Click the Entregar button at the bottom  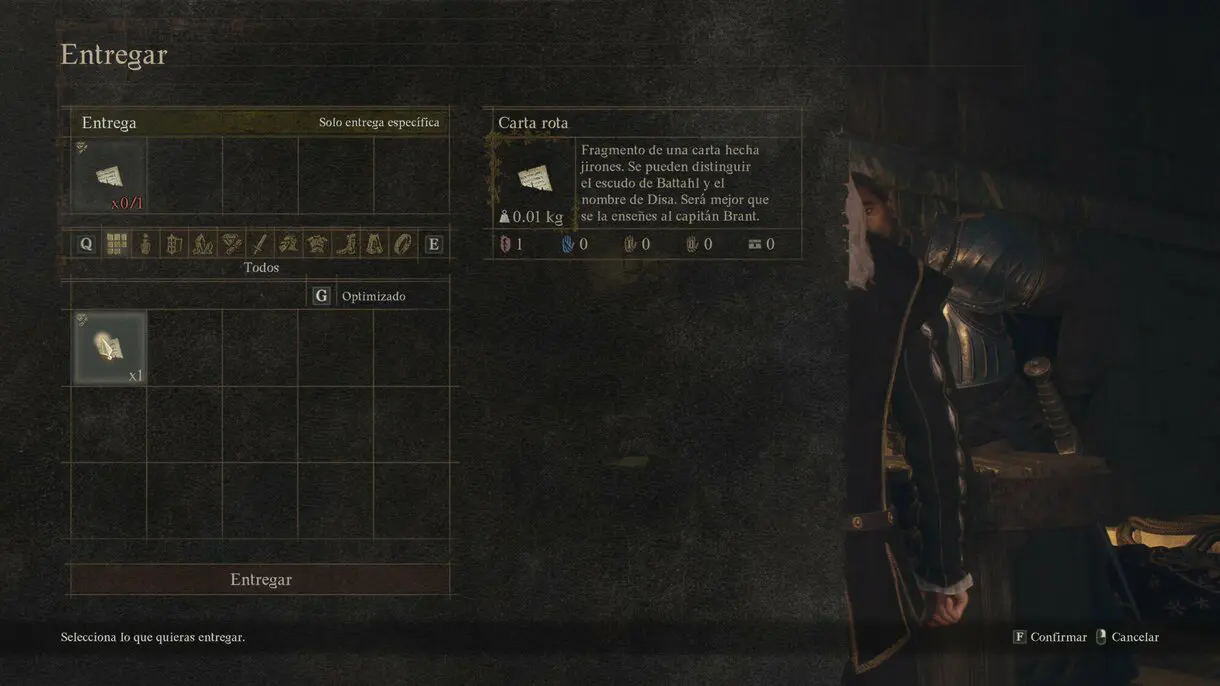[x=260, y=580]
